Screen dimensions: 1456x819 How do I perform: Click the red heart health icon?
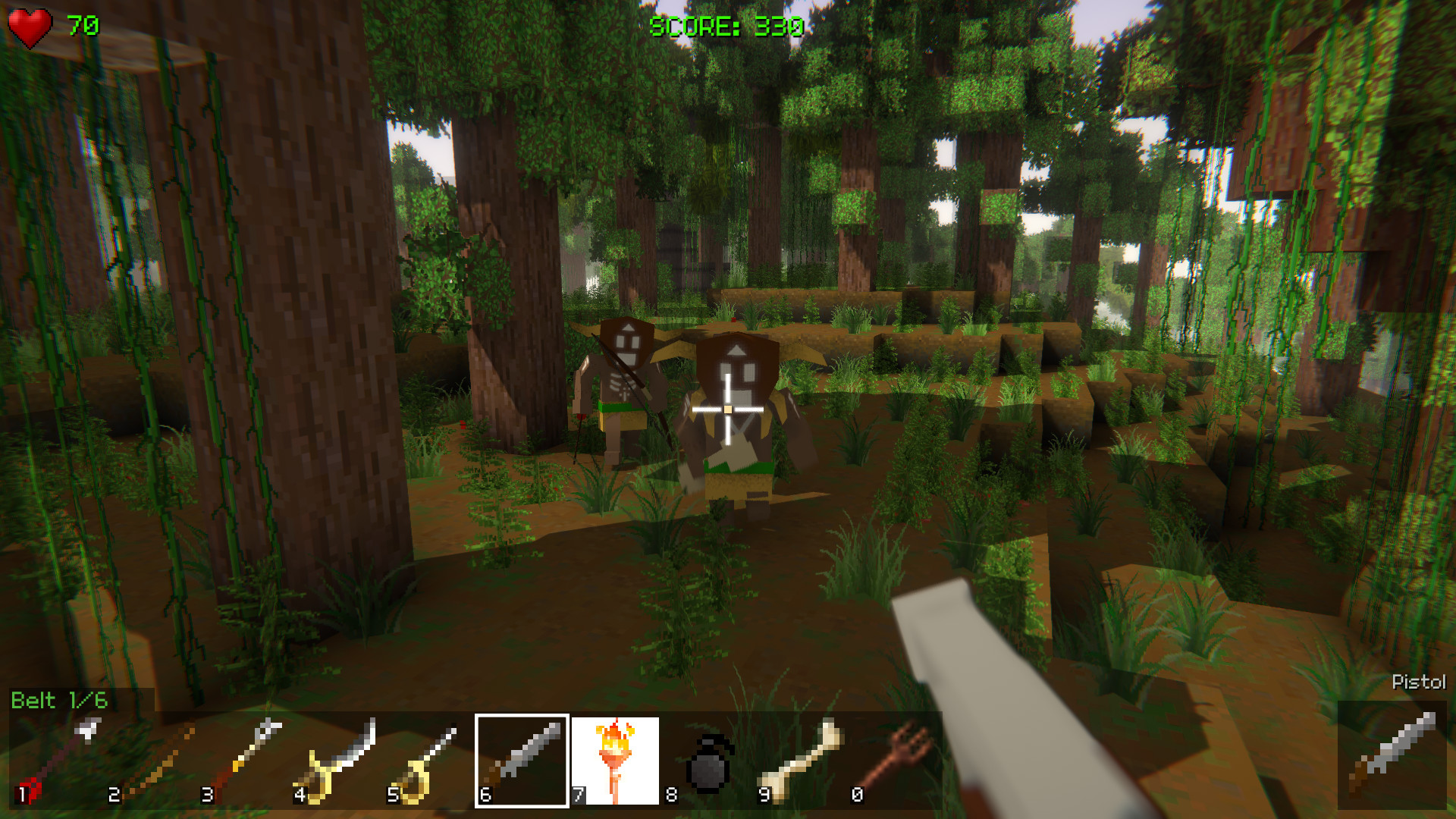(x=29, y=24)
